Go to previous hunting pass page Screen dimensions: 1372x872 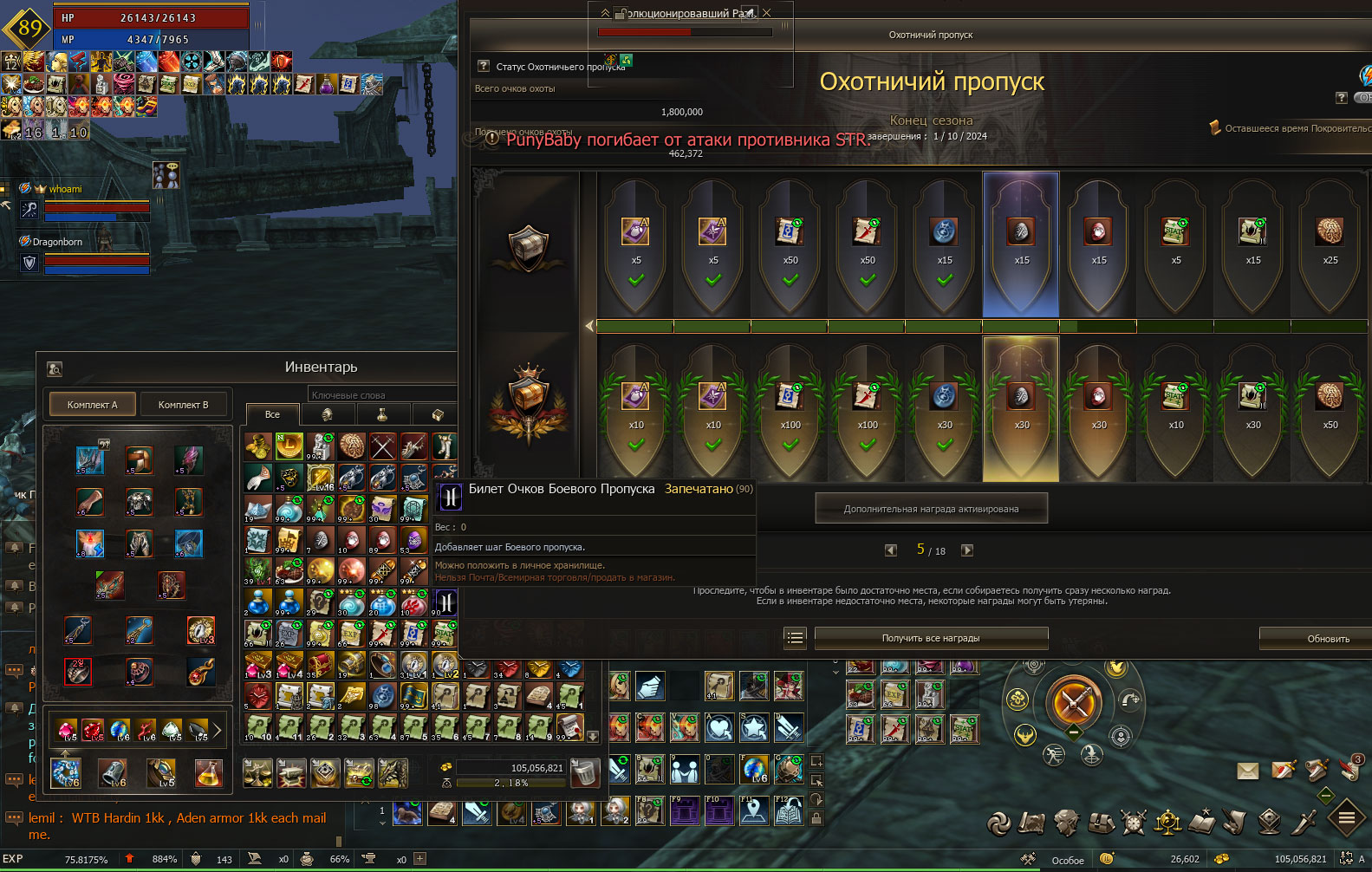pos(890,550)
